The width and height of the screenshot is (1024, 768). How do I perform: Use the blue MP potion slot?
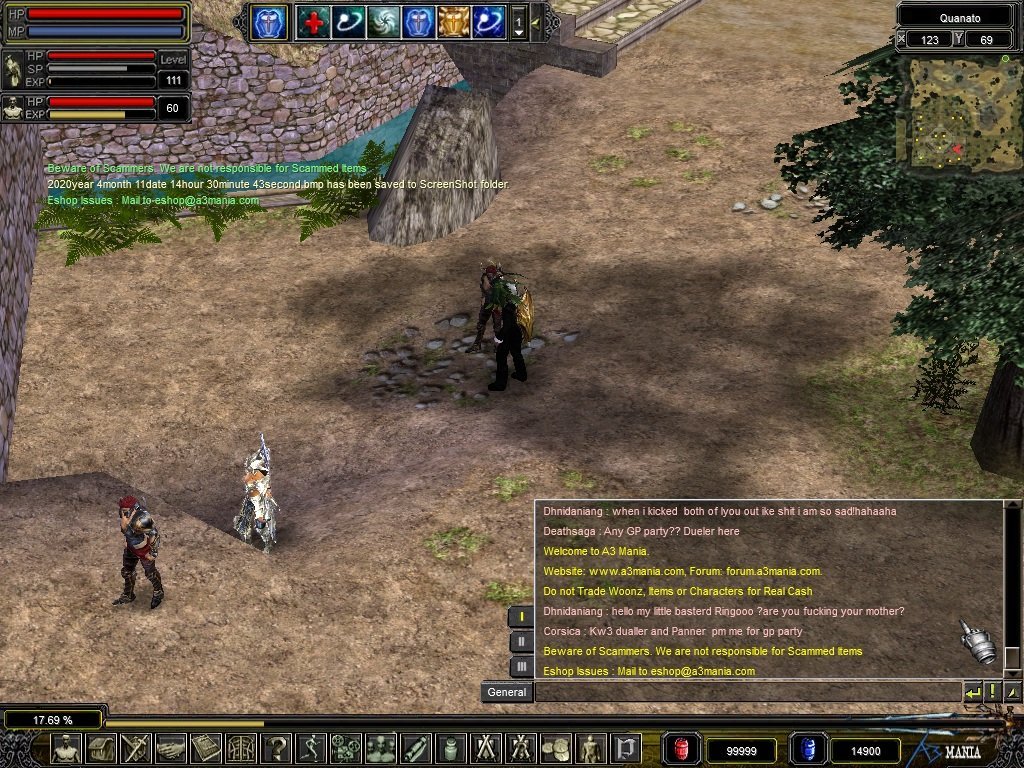807,749
